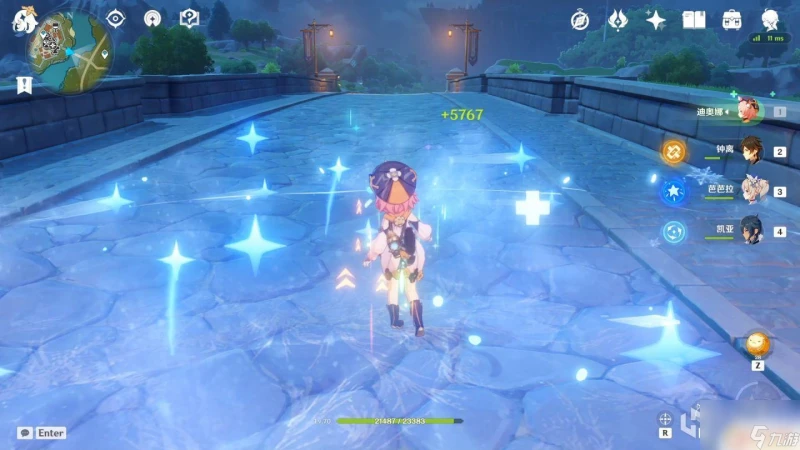
Task: Activate the orange gadget orb icon
Action: click(x=757, y=343)
